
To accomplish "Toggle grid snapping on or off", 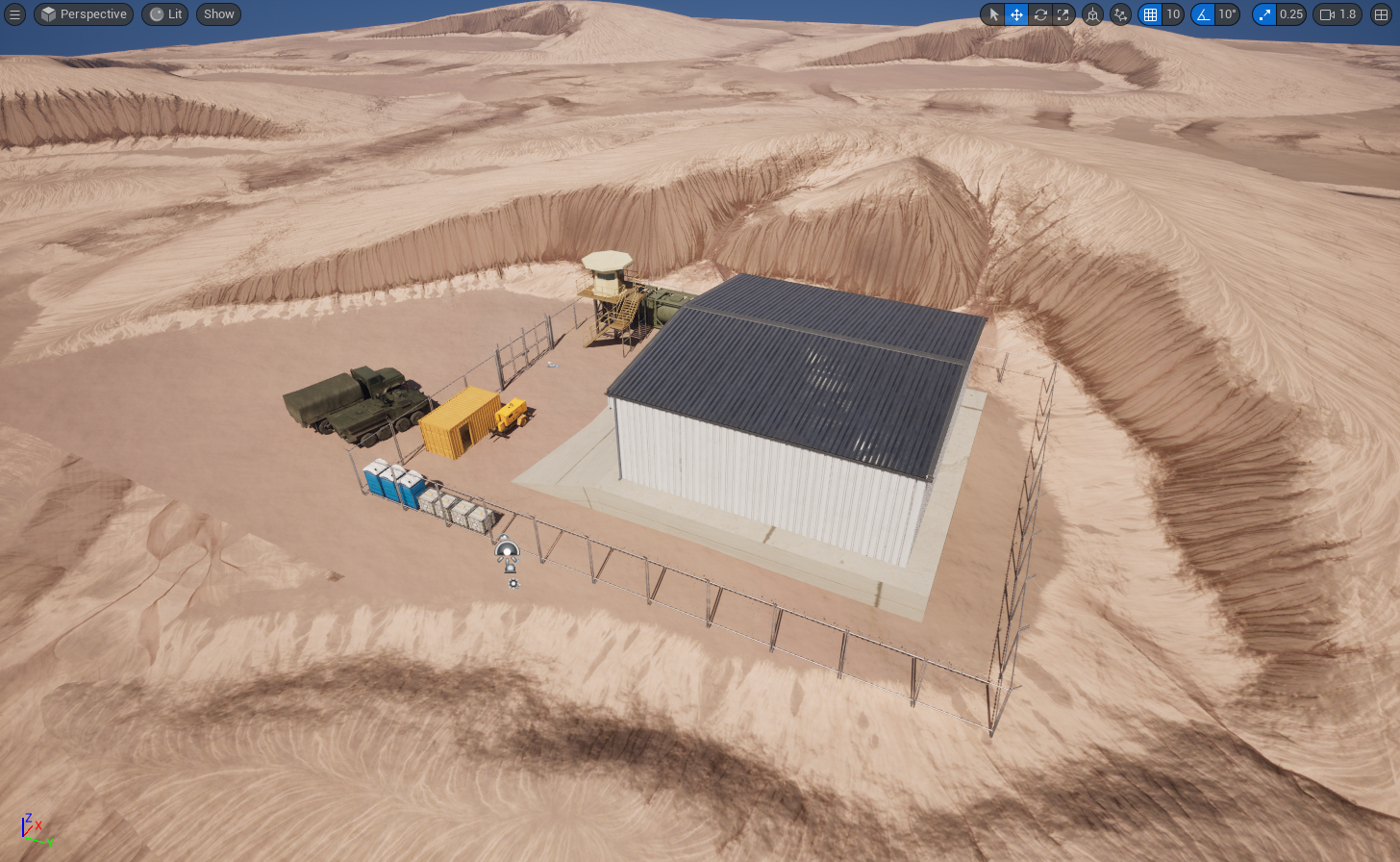I will 1149,14.
